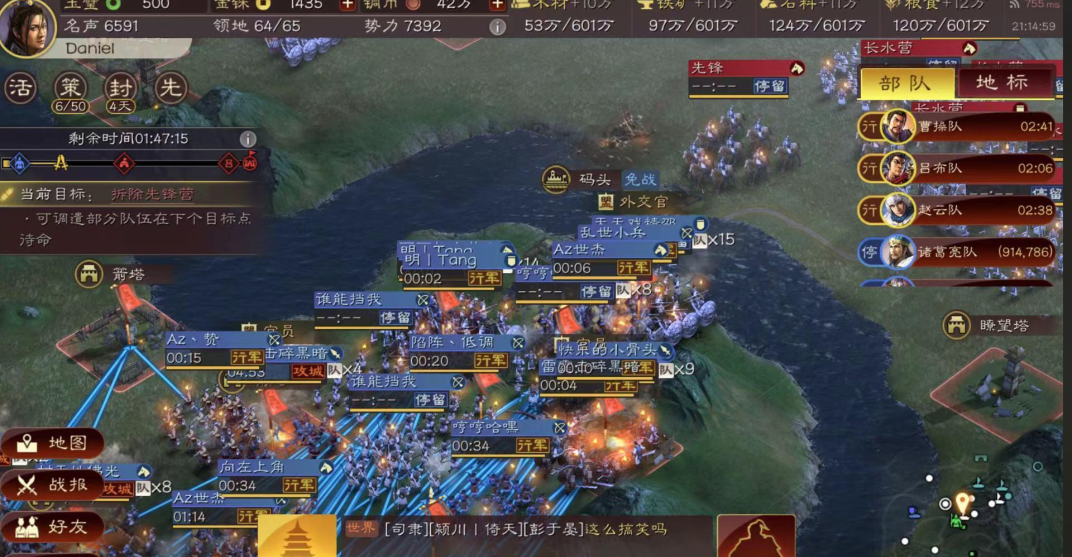Image resolution: width=1072 pixels, height=557 pixels.
Task: Open the 活 activity icon
Action: [20, 88]
